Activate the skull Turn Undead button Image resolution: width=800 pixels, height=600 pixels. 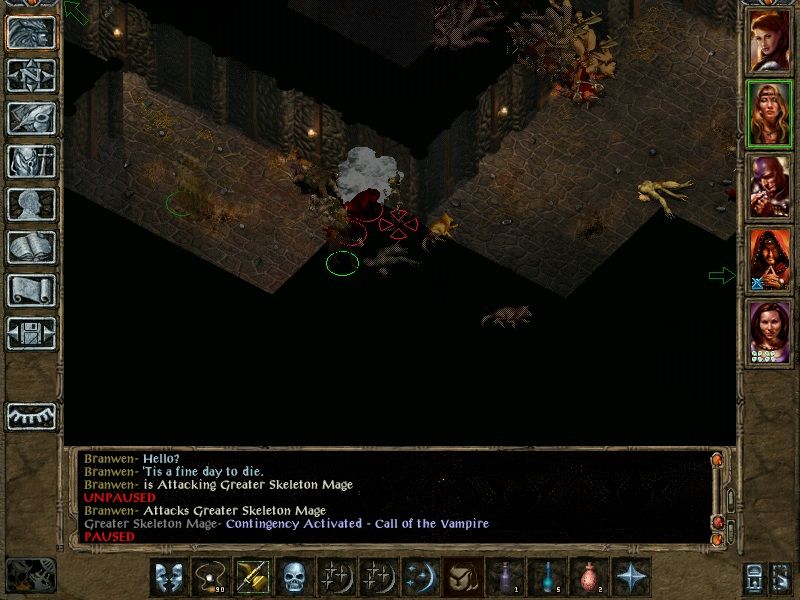click(x=294, y=577)
